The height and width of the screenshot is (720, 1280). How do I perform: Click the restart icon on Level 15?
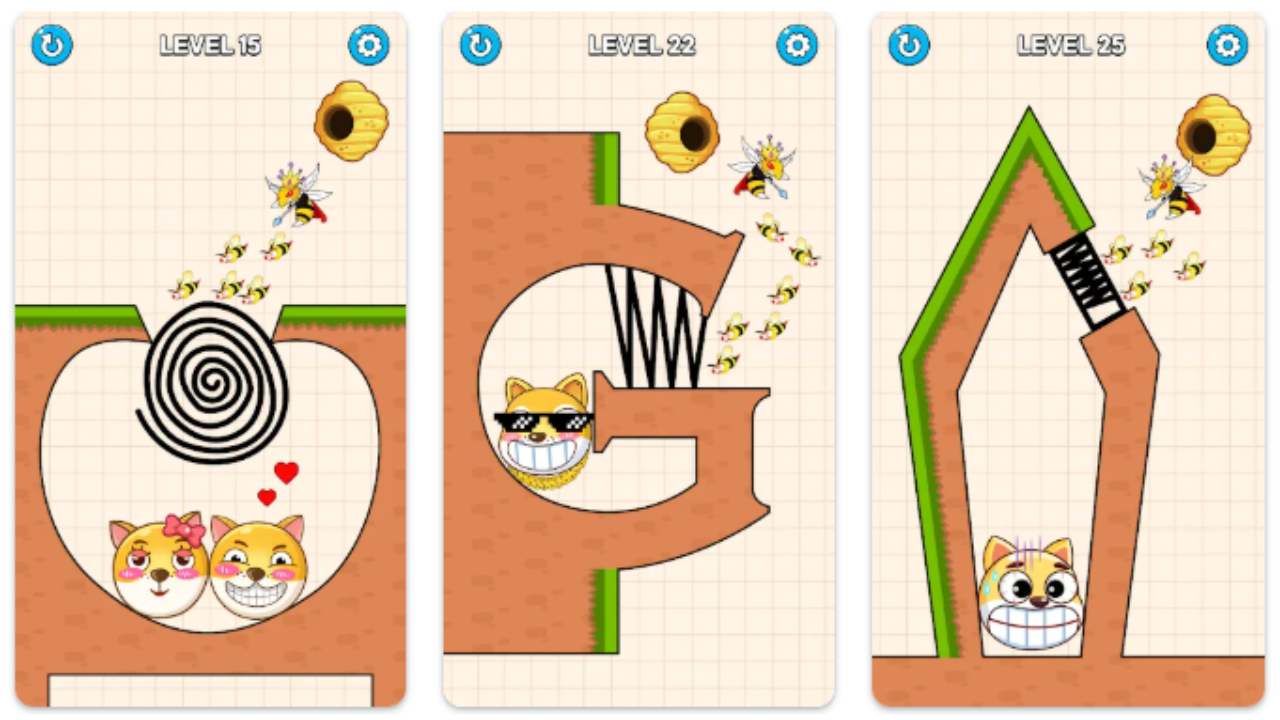(x=50, y=45)
